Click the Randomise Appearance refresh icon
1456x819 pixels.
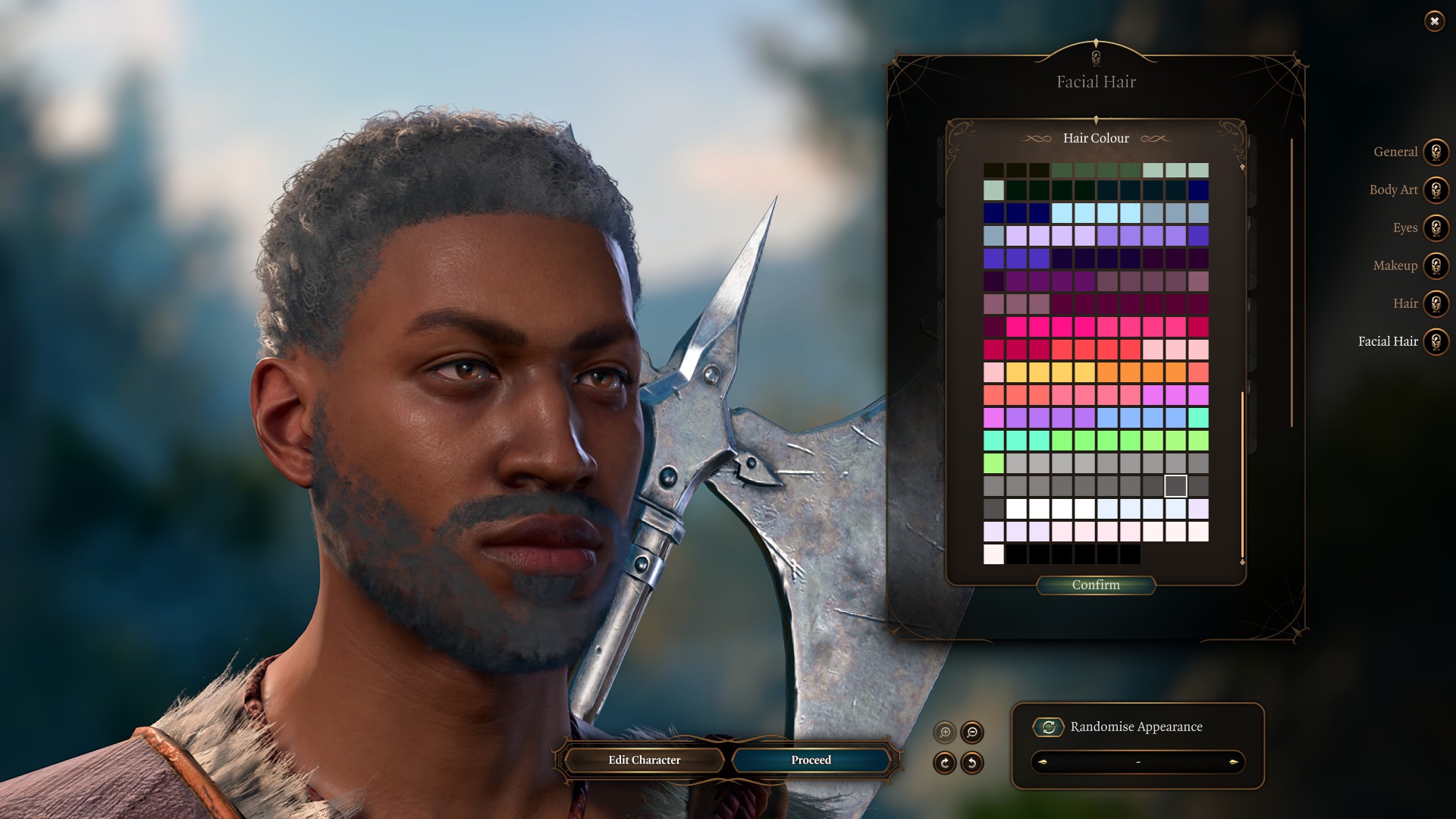pos(1048,726)
